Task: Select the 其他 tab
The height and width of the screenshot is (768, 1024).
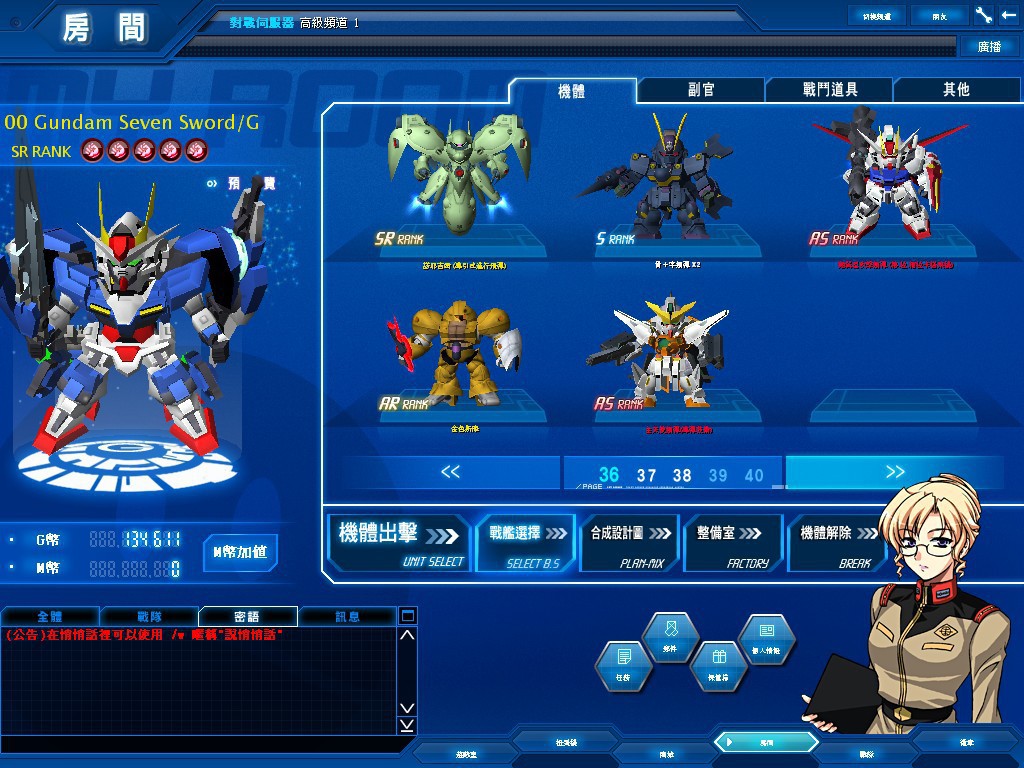Action: (955, 90)
